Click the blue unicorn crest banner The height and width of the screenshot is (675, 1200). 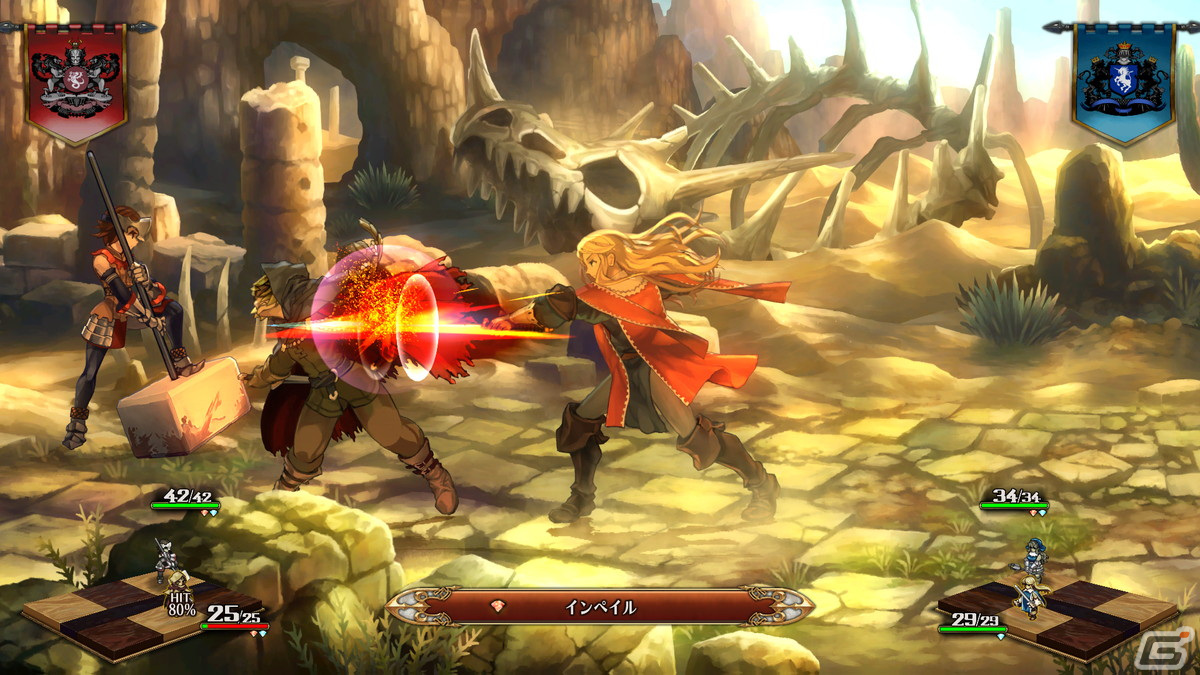[1121, 82]
